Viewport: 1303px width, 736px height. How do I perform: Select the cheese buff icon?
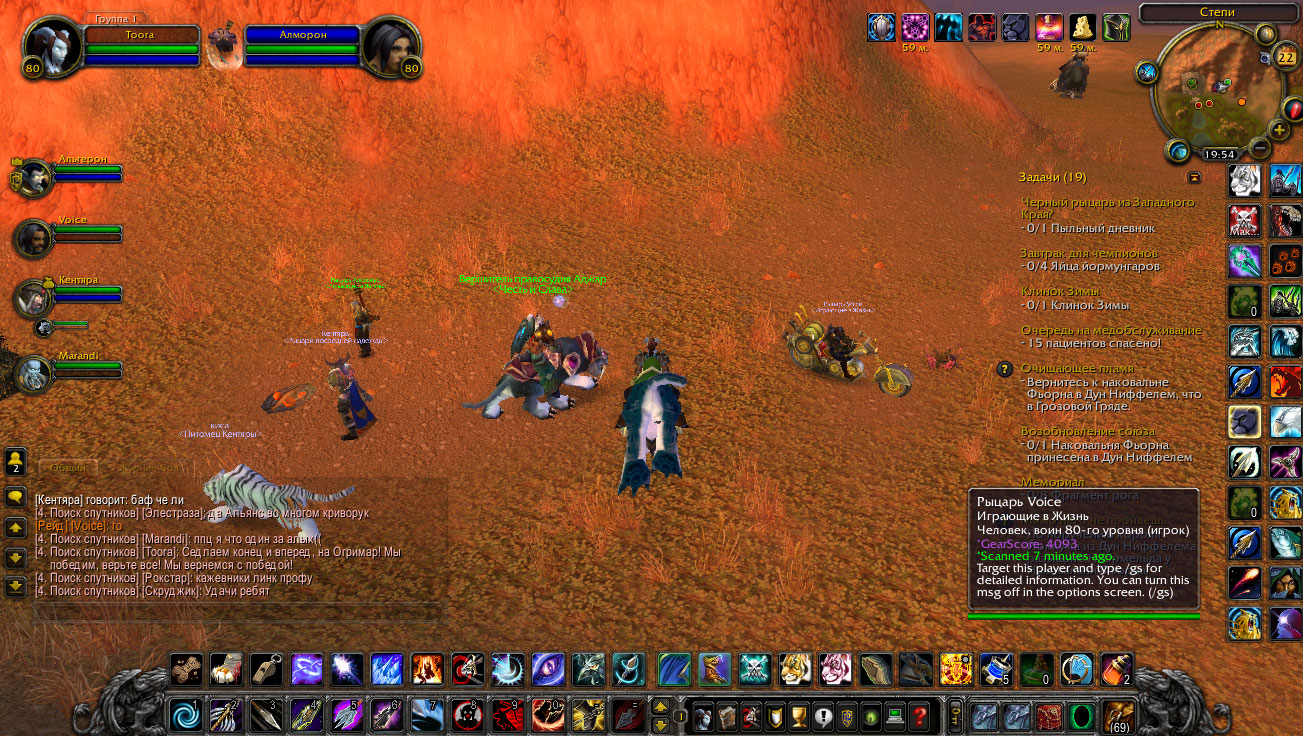(1083, 27)
